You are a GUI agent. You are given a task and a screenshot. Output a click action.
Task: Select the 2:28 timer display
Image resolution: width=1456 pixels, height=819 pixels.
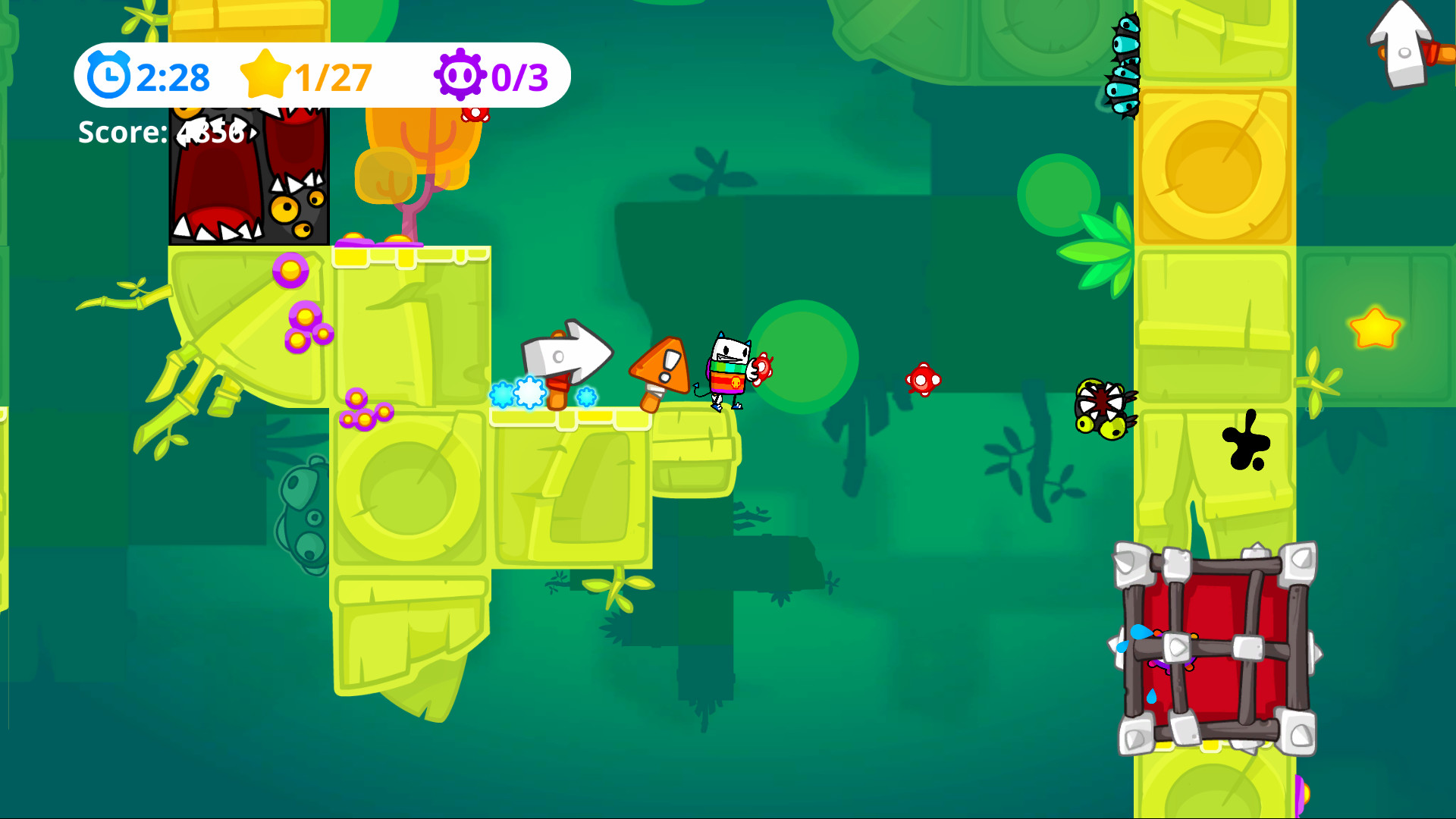click(x=173, y=75)
